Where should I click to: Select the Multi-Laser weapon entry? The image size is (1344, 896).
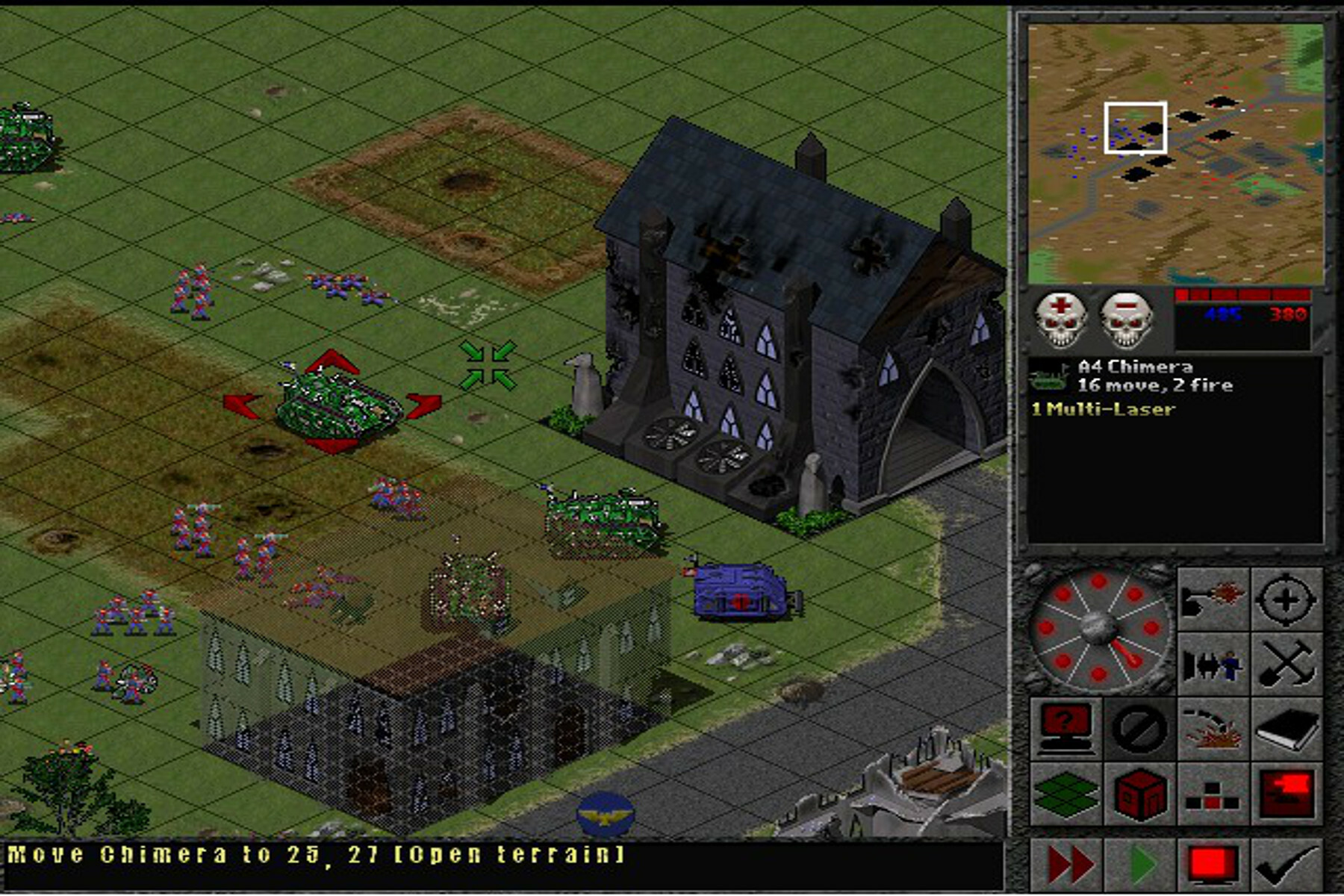(1103, 409)
